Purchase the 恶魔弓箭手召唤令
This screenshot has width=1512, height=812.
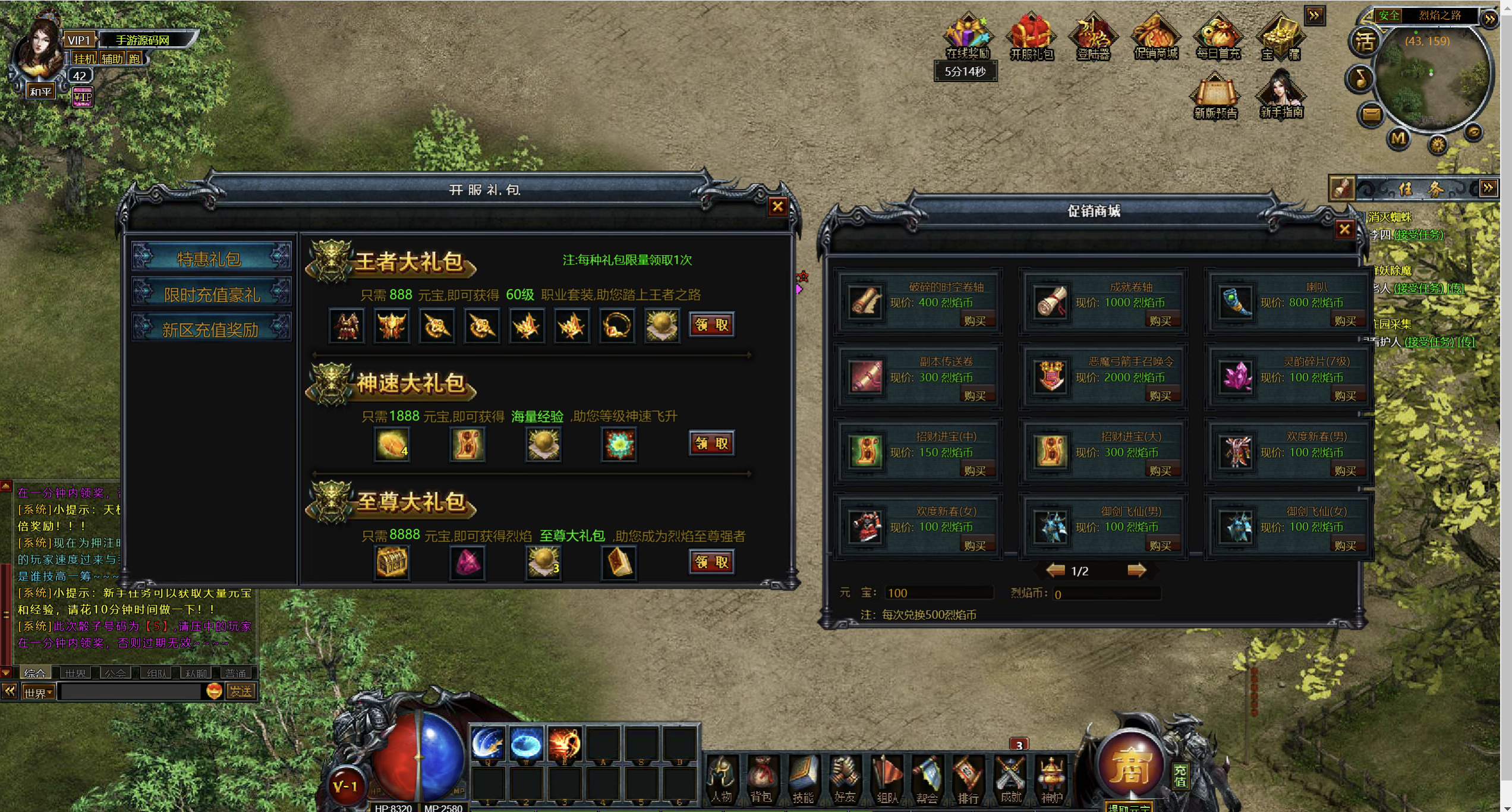click(1160, 396)
